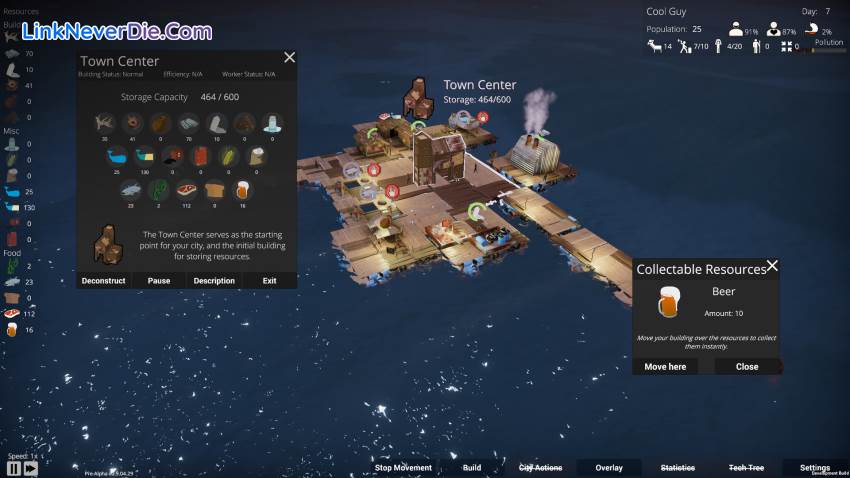Resume game with the play button
Image resolution: width=850 pixels, height=478 pixels.
click(30, 468)
